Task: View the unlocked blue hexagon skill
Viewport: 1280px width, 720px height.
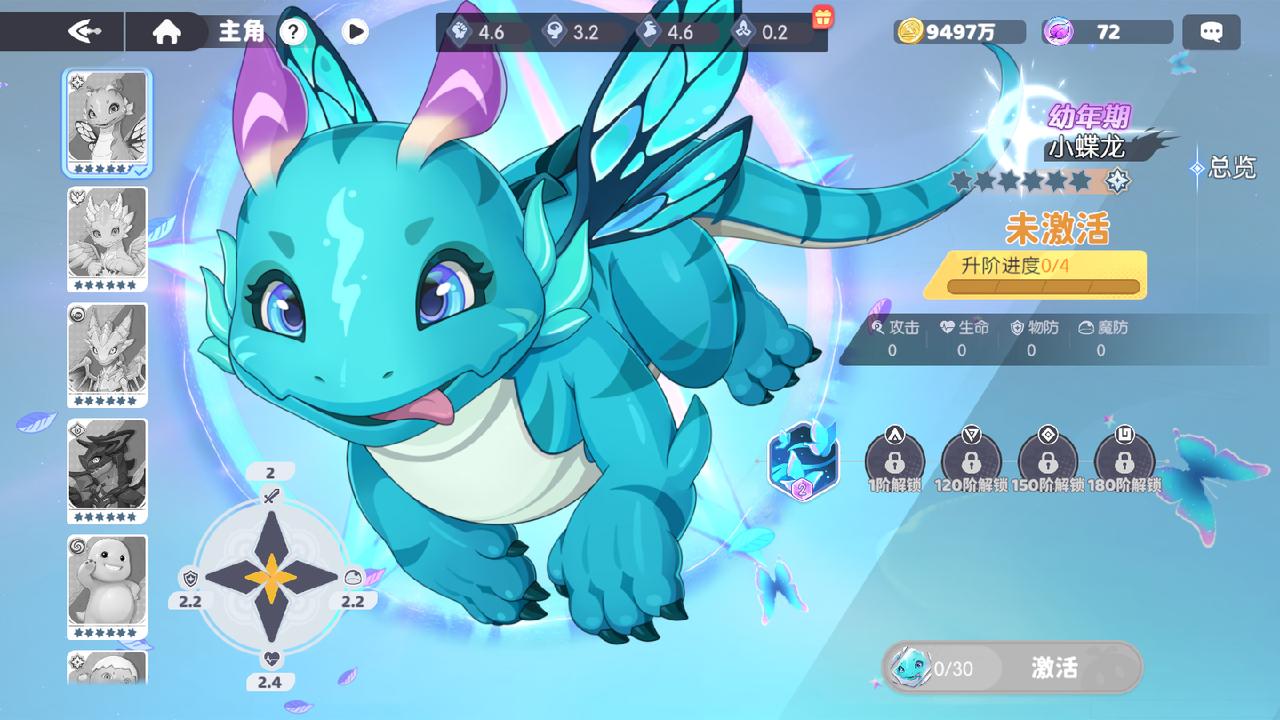Action: (x=802, y=460)
